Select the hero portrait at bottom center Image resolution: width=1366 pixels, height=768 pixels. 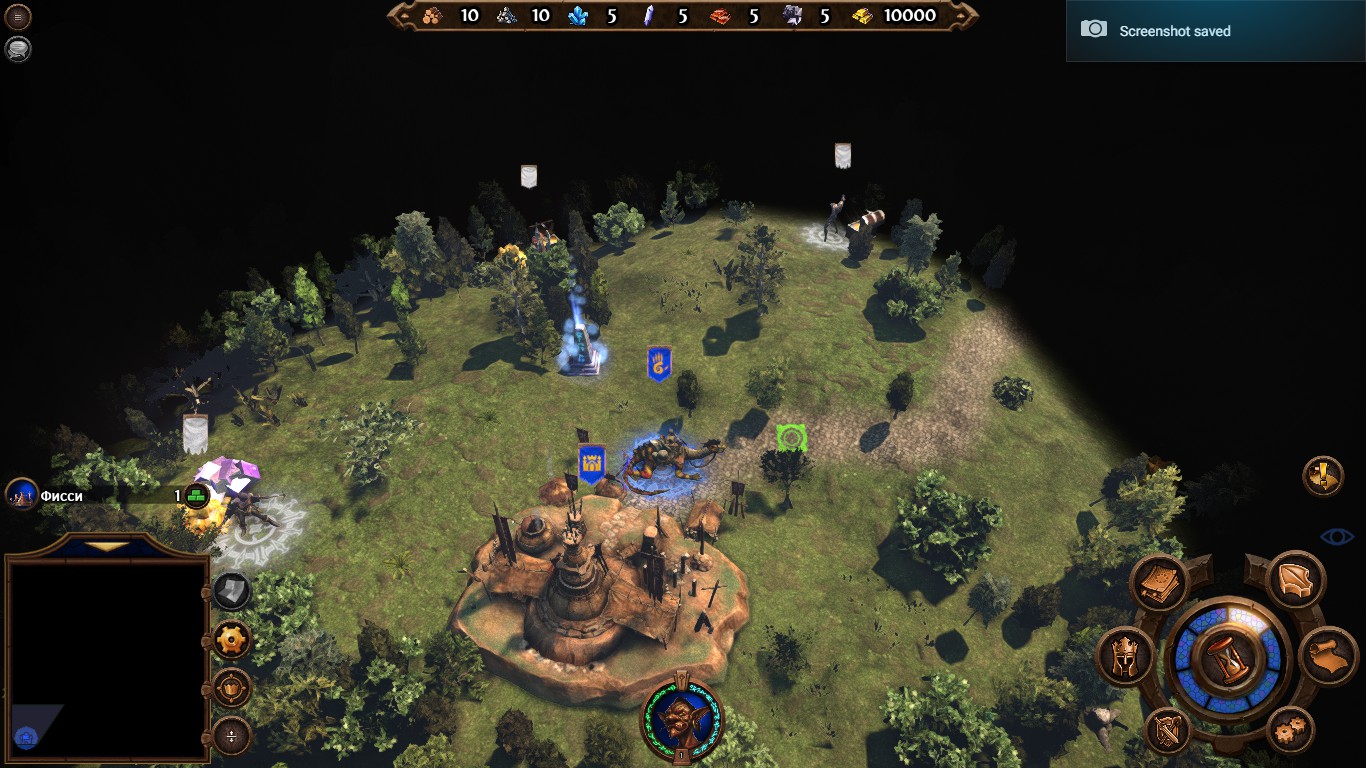682,719
